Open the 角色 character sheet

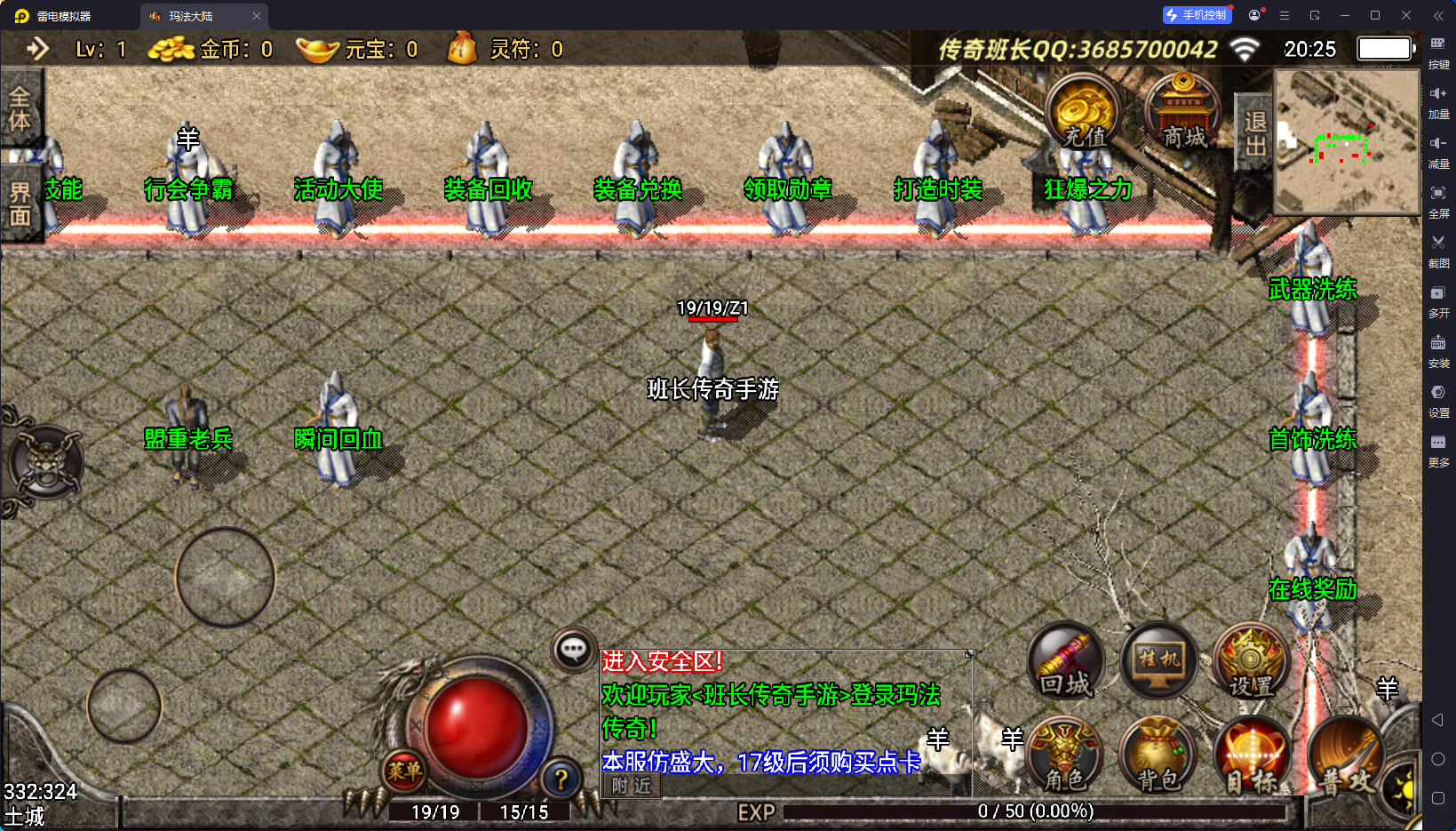point(1064,757)
